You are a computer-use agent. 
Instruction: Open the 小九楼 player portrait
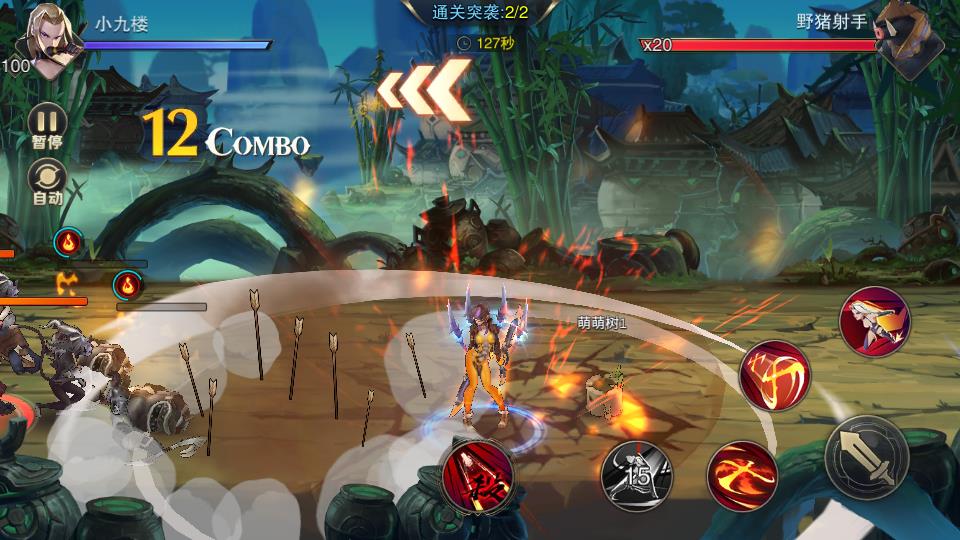[x=50, y=41]
